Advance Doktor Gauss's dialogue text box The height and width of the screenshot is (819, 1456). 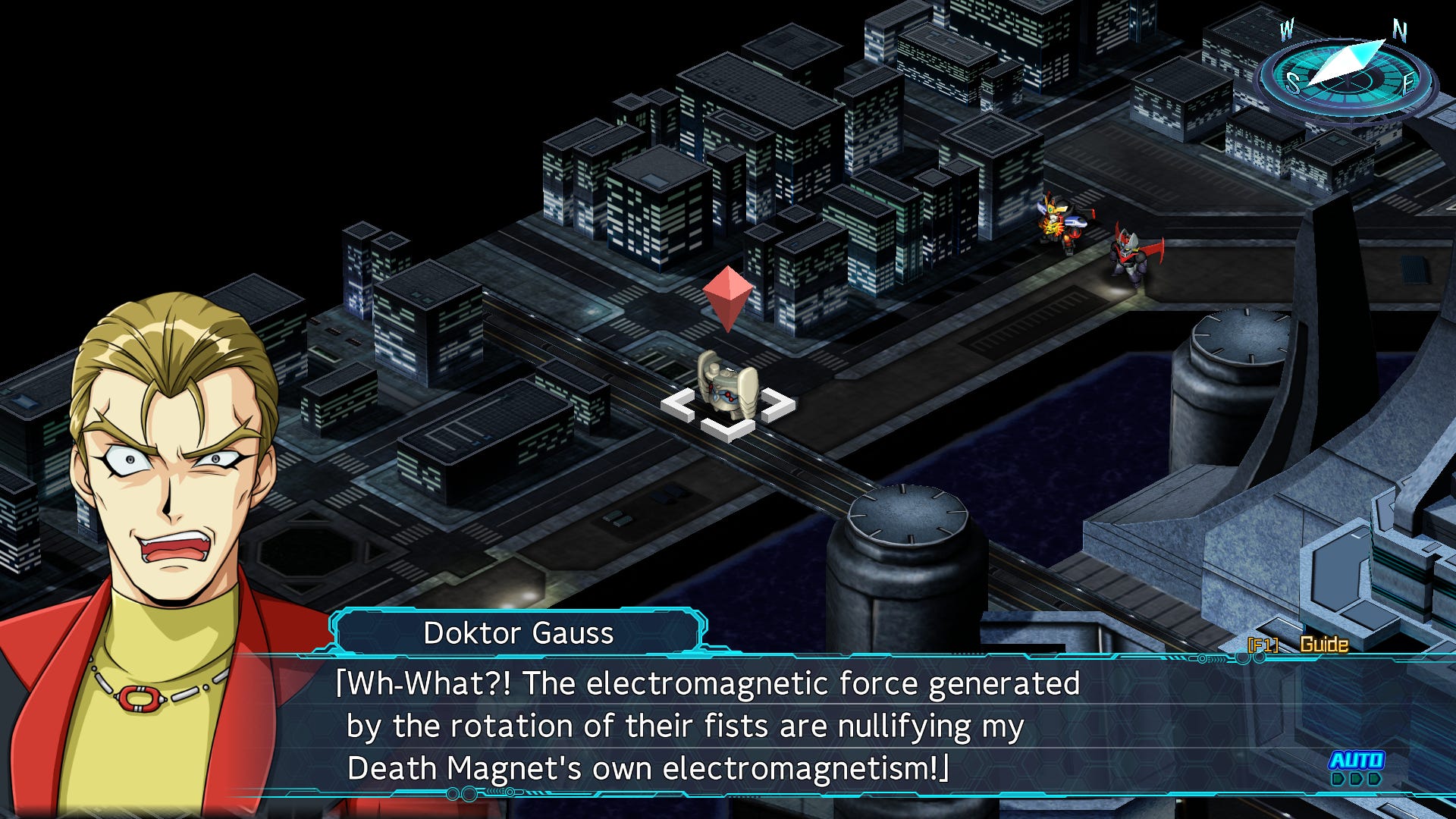[x=713, y=726]
